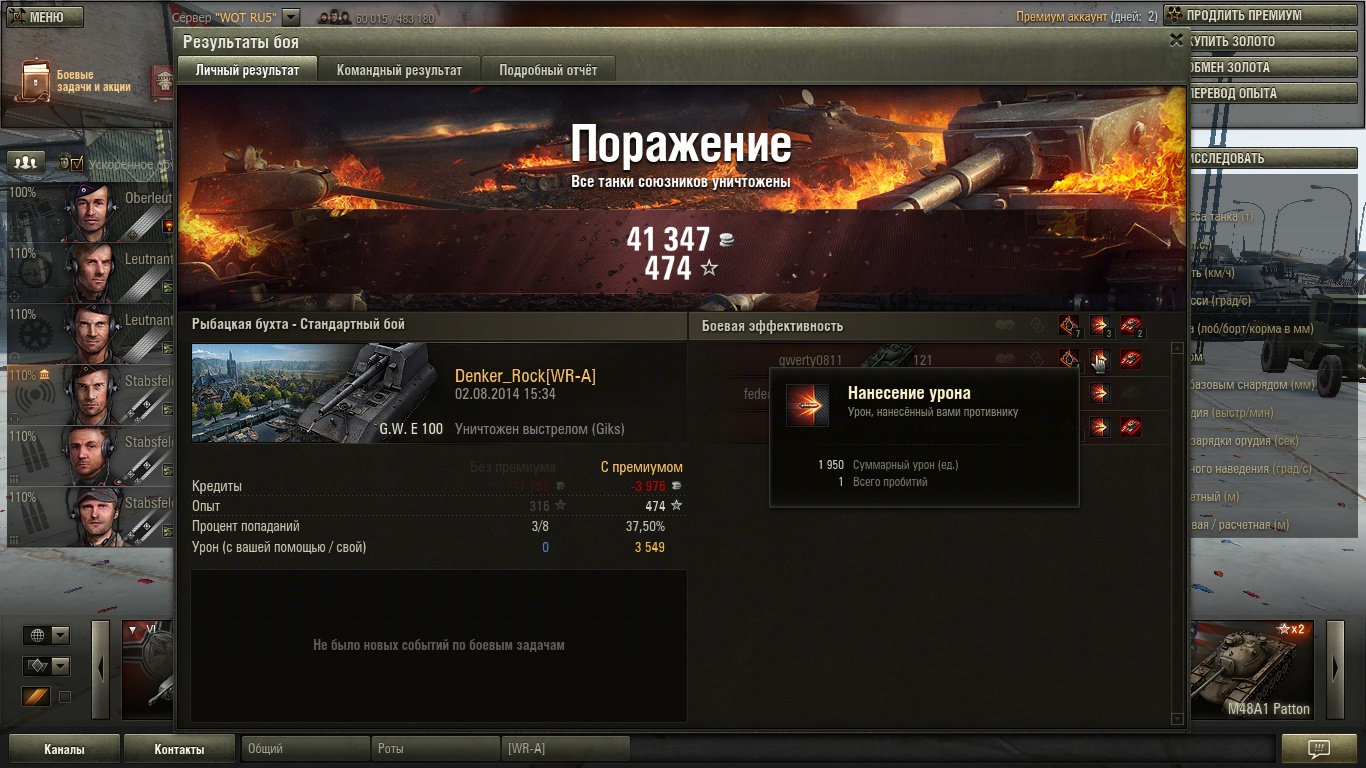Open the chat message window button

point(1319,749)
